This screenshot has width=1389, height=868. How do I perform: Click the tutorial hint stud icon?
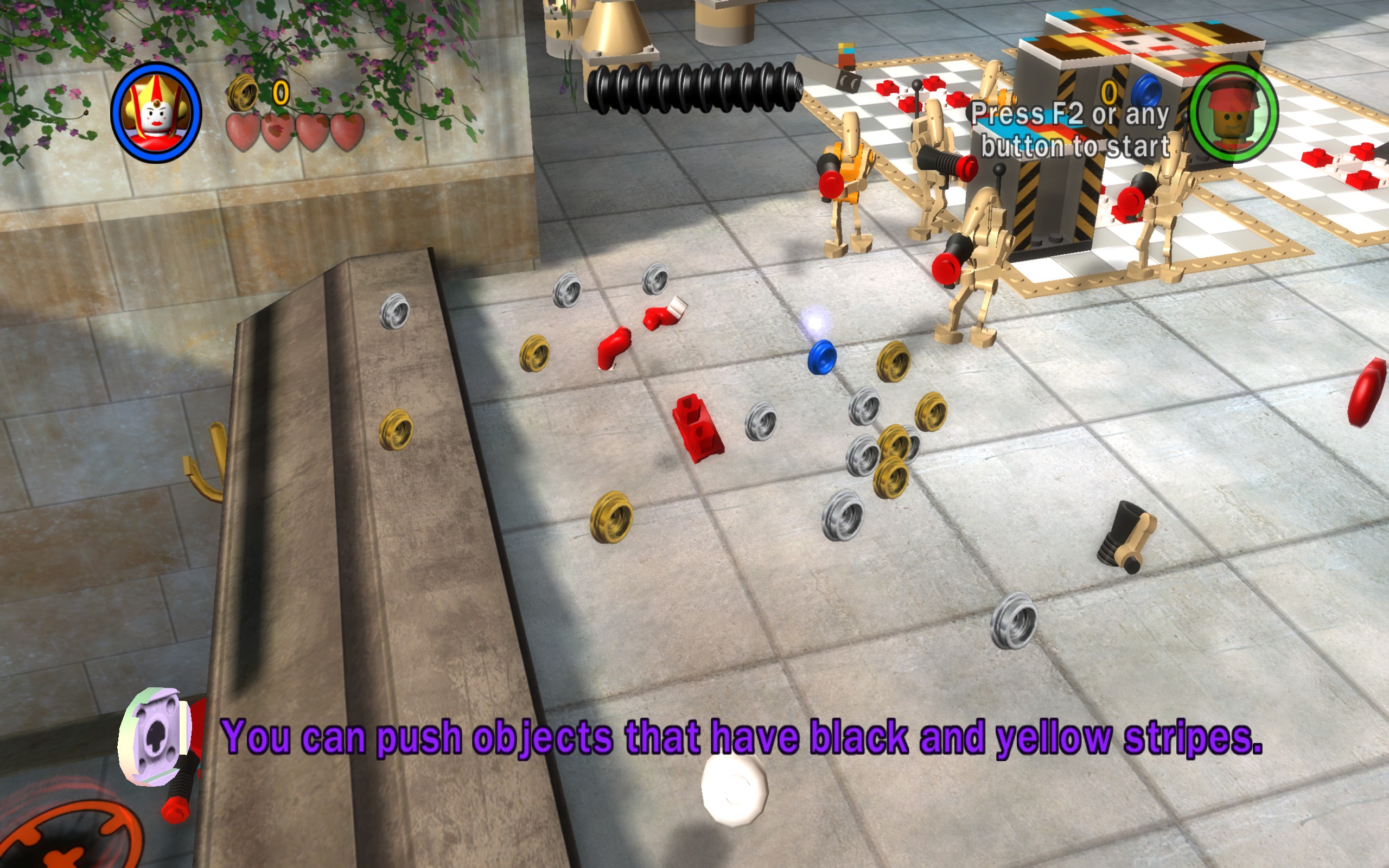pos(155,736)
